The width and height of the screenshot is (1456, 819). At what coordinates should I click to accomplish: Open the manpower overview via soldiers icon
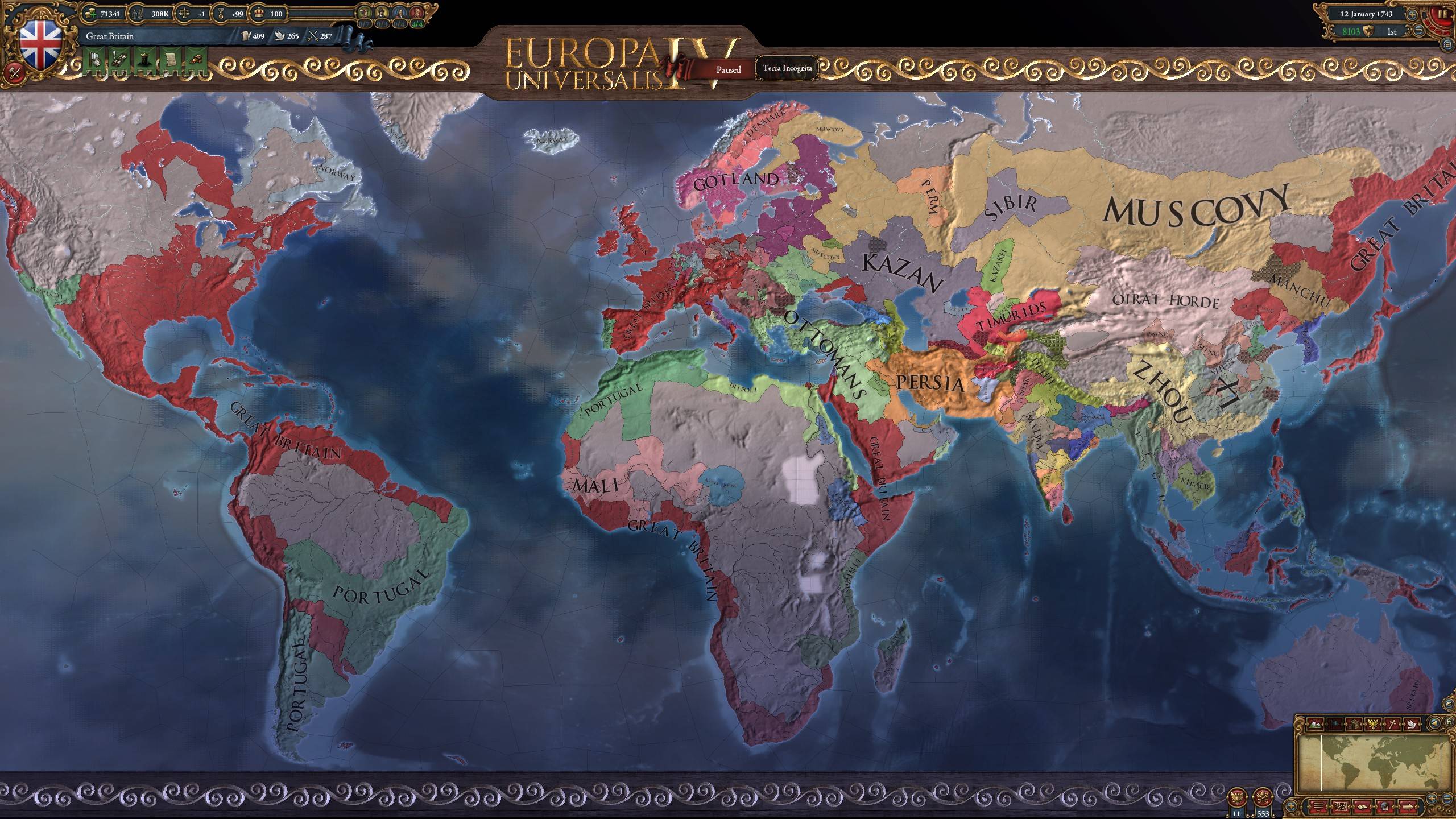[138, 14]
